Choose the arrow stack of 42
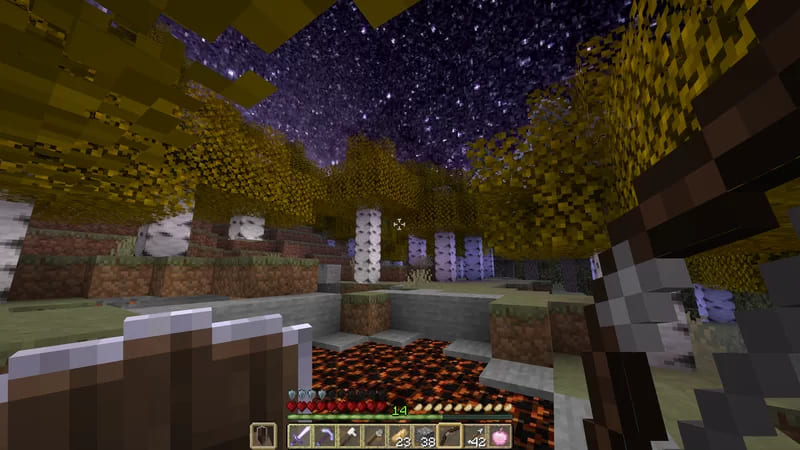 (x=475, y=435)
